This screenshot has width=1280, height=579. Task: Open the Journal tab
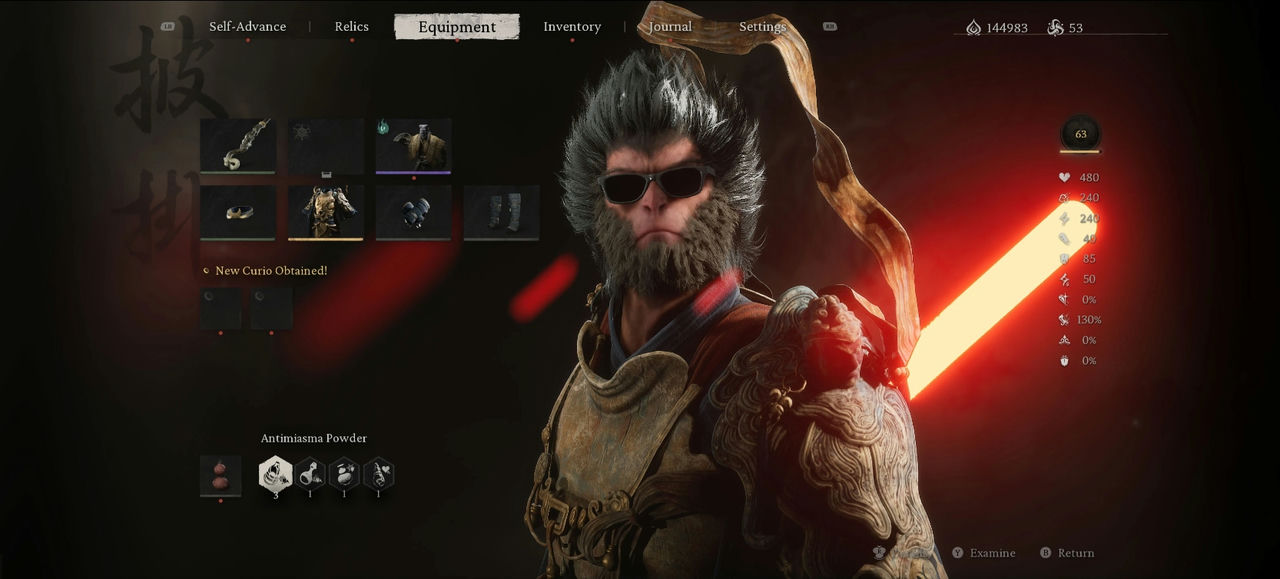[x=670, y=27]
